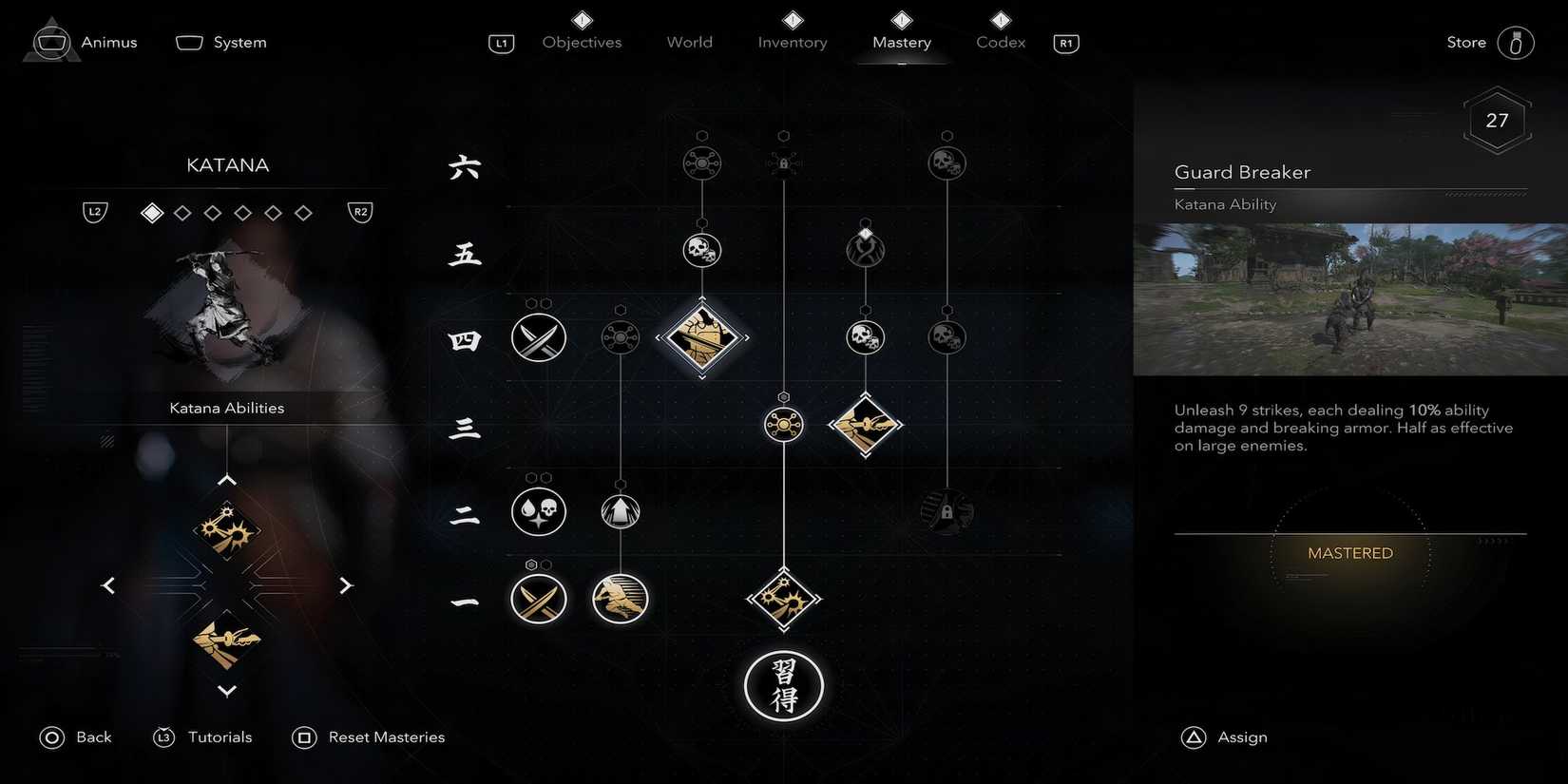Select the 習得 root node of the tree
The width and height of the screenshot is (1568, 784).
click(x=783, y=686)
